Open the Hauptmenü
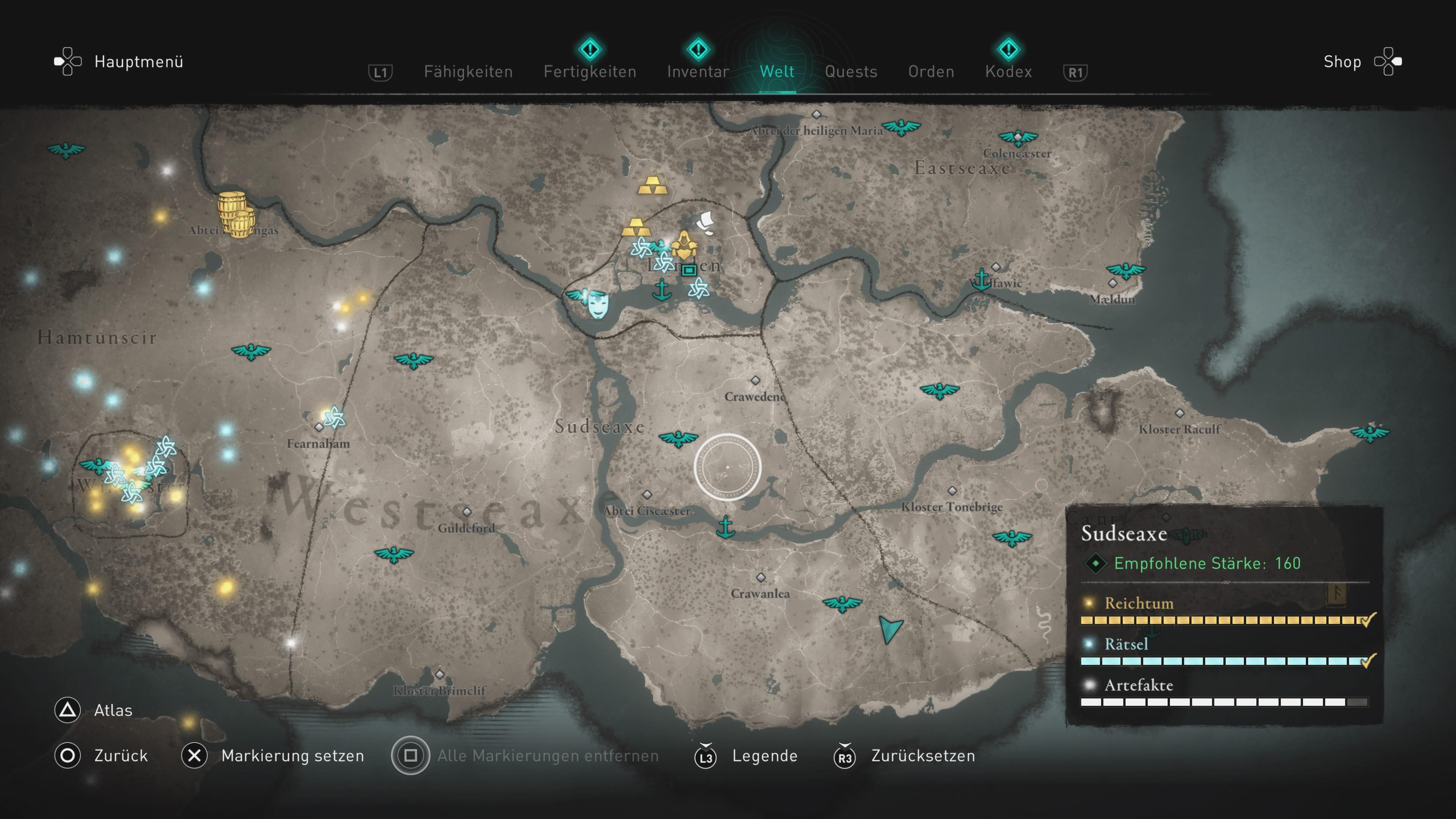1456x819 pixels. [x=138, y=61]
